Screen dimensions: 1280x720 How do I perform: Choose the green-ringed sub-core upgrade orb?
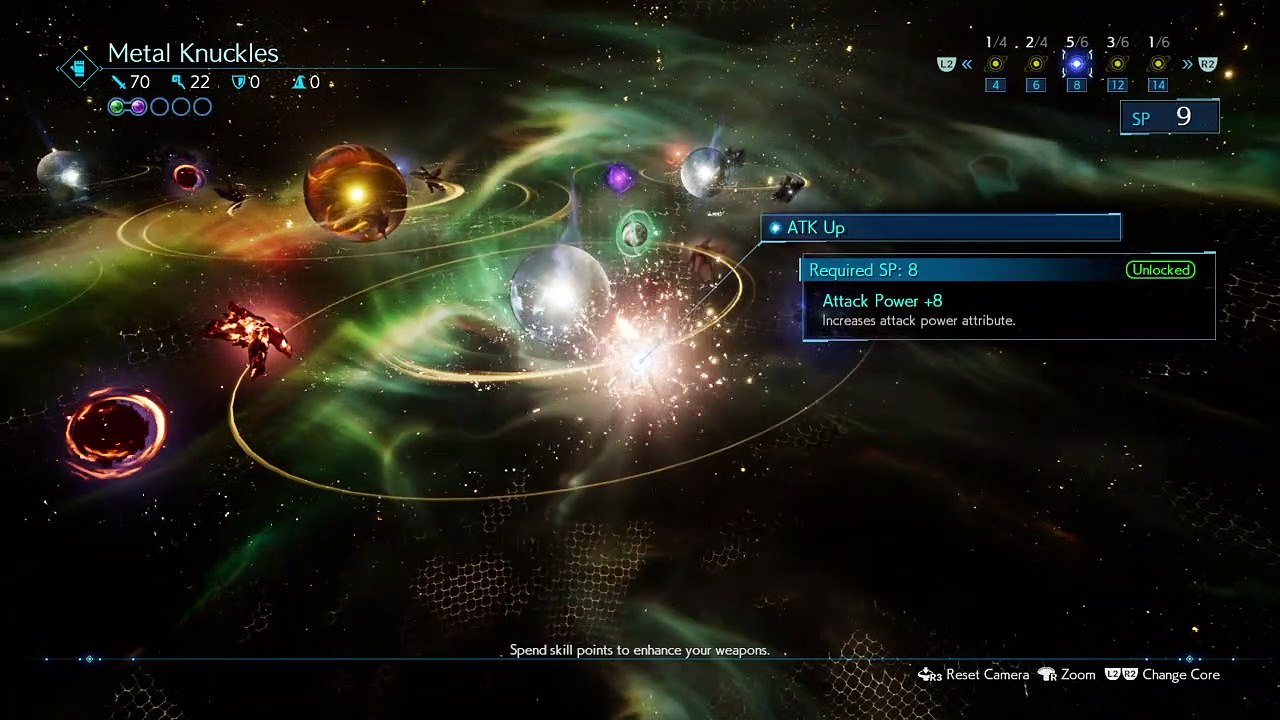pyautogui.click(x=634, y=234)
